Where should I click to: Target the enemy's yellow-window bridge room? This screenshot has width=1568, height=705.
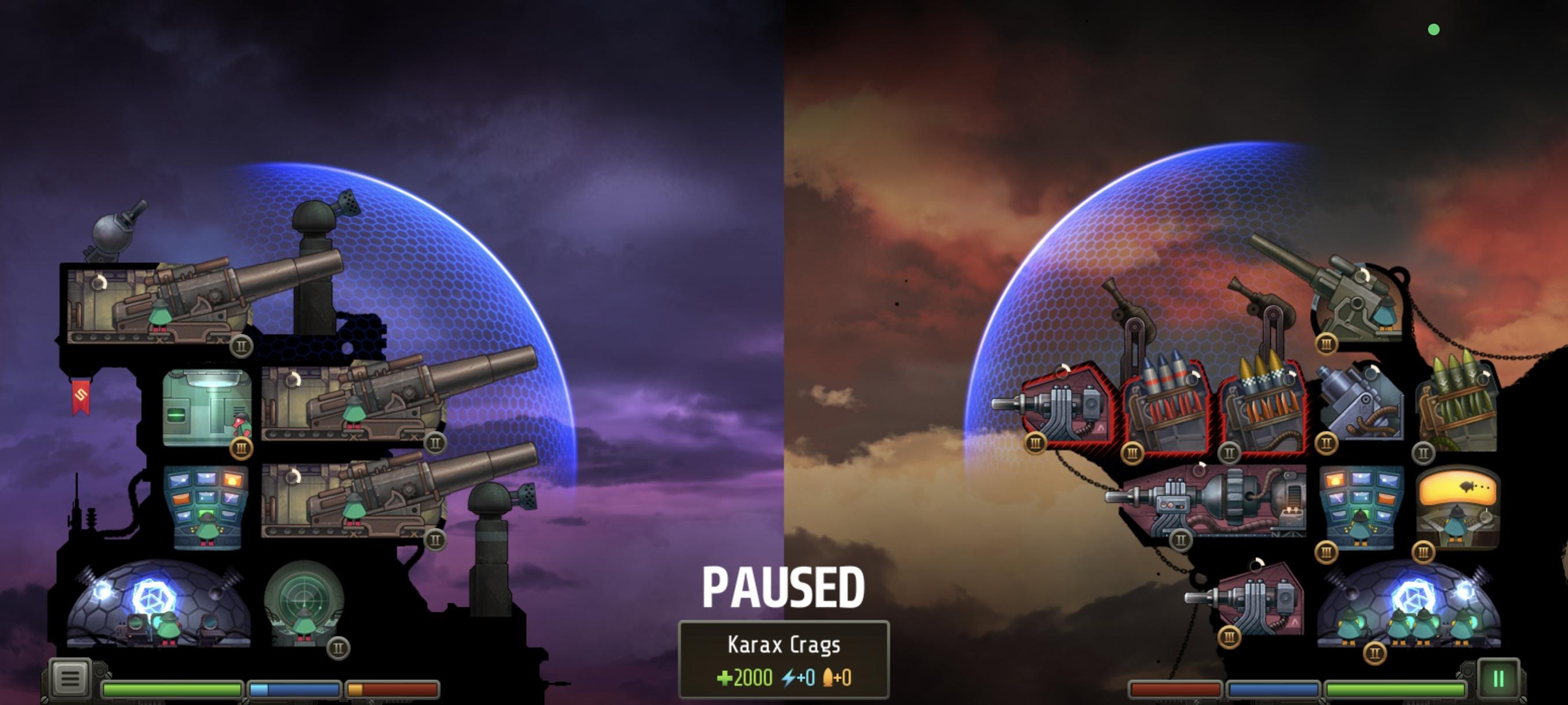1457,507
